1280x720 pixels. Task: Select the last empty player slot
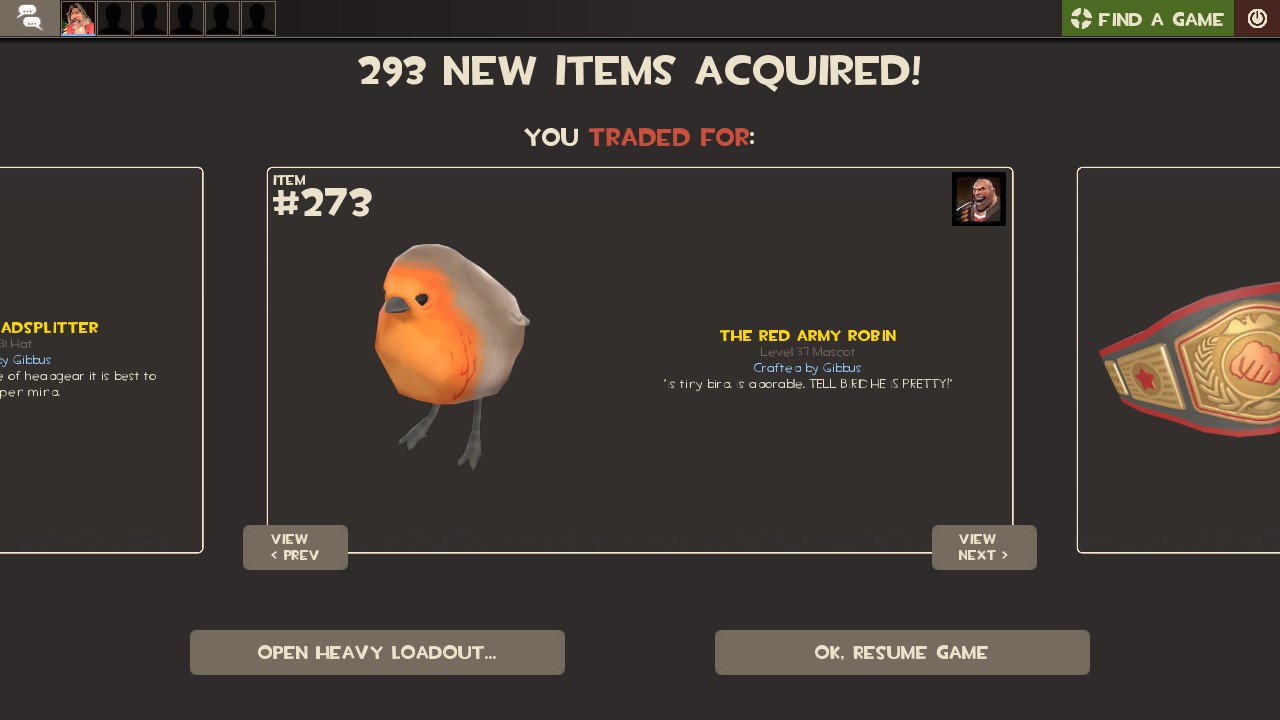pyautogui.click(x=258, y=17)
